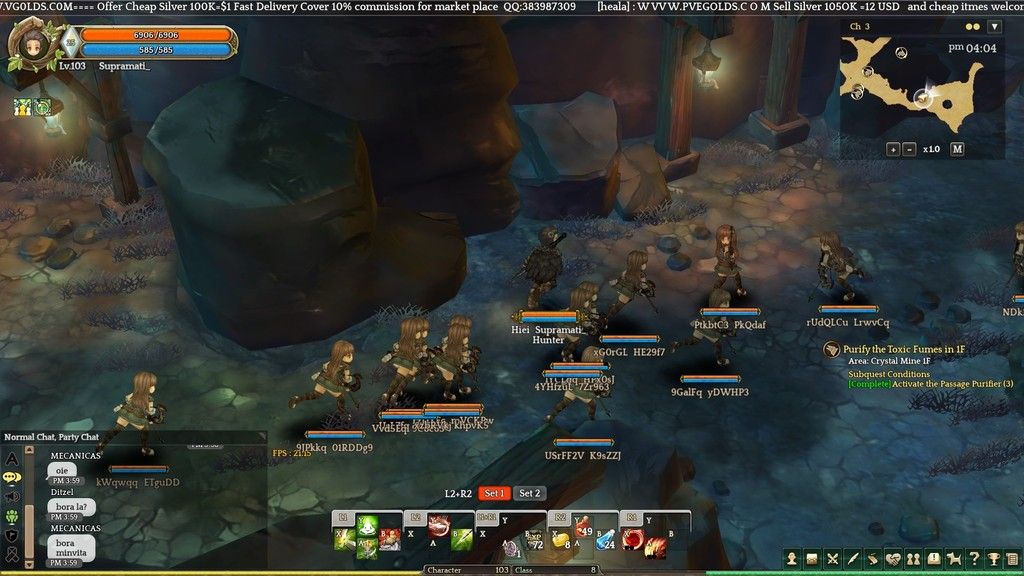Zoom out the minimap with the minus button

click(909, 149)
